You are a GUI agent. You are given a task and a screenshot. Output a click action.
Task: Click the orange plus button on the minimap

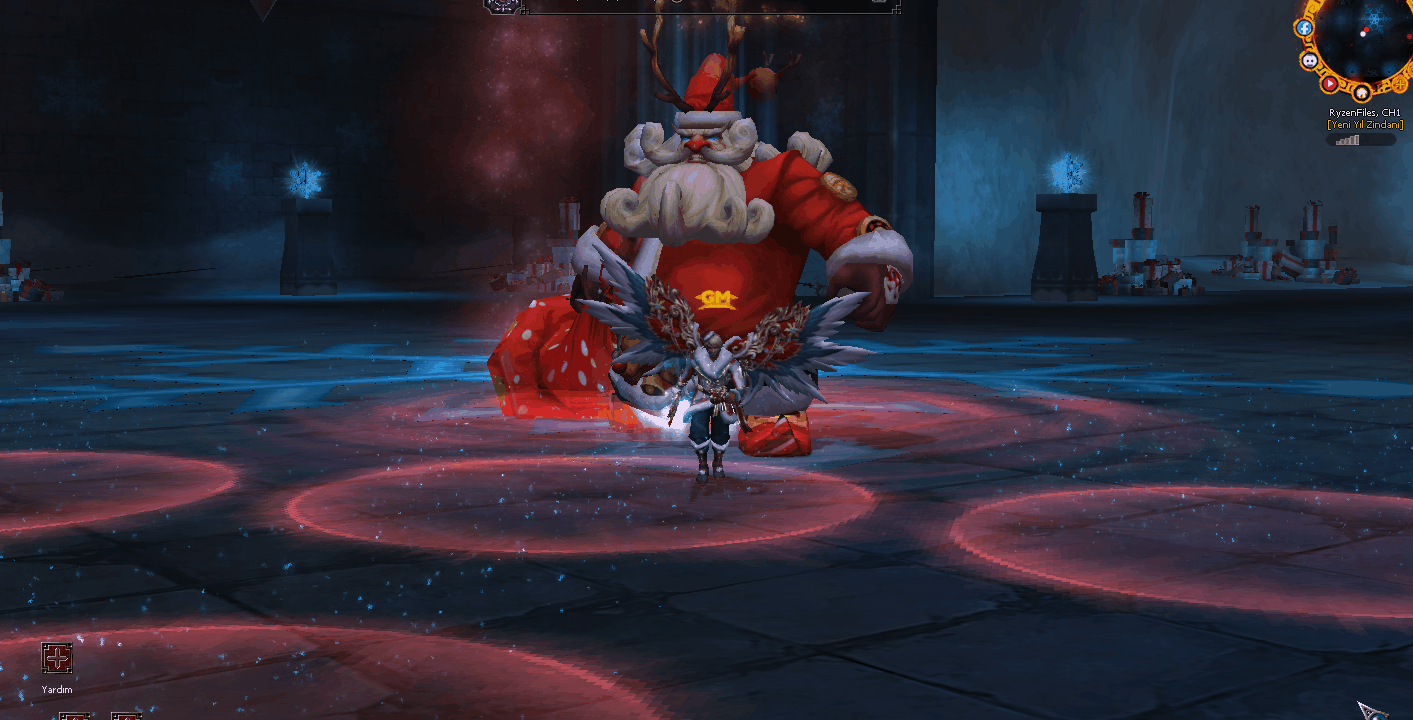coord(1398,84)
